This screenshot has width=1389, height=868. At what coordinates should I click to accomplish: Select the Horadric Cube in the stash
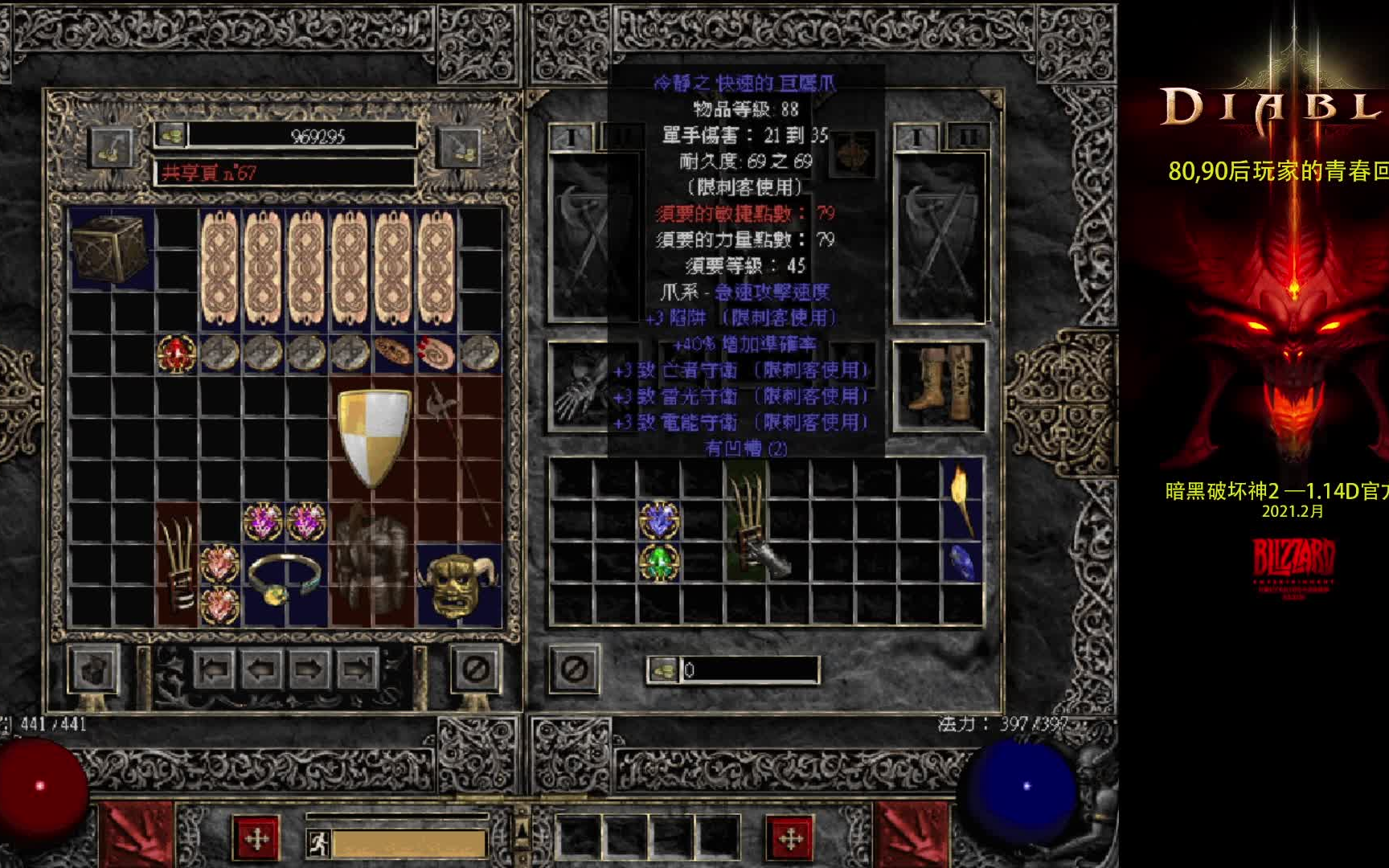[110, 248]
